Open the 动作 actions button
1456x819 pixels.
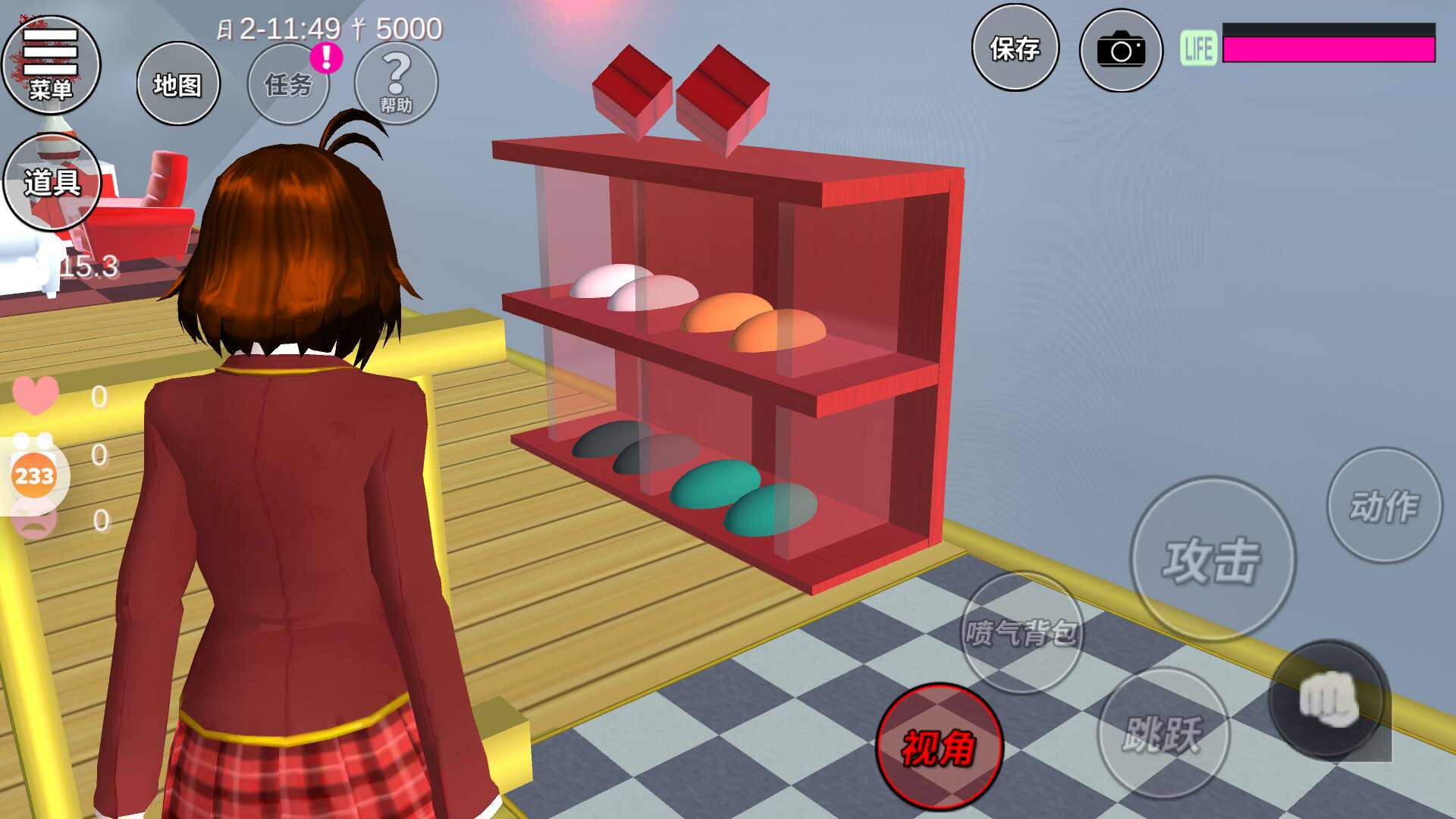(1384, 505)
